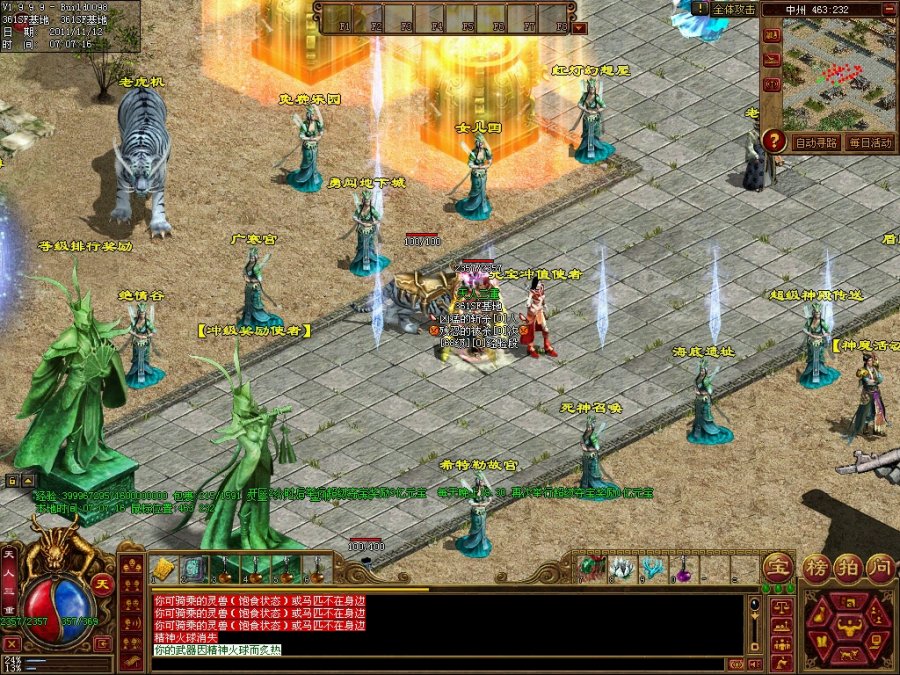Open the 拍 auction button
The height and width of the screenshot is (675, 900).
(x=848, y=566)
